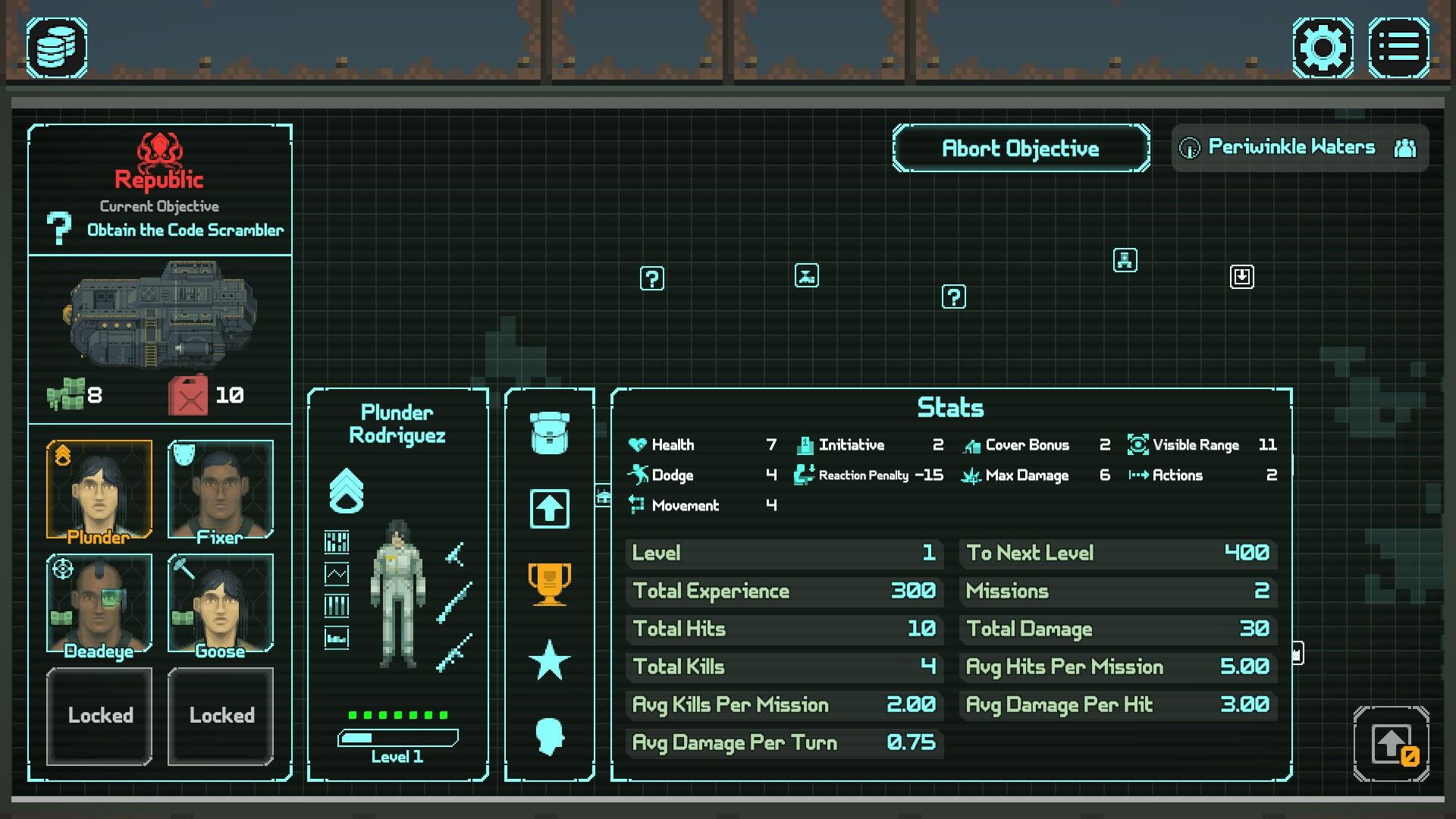Open the star tab

point(550,660)
